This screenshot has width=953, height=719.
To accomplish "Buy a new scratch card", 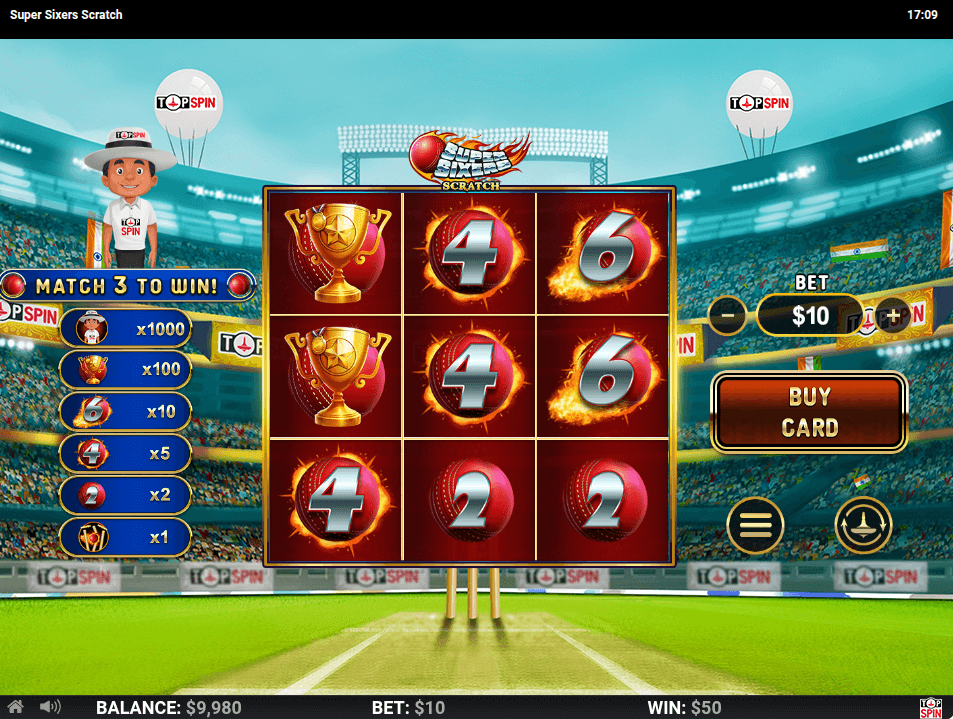I will point(808,411).
